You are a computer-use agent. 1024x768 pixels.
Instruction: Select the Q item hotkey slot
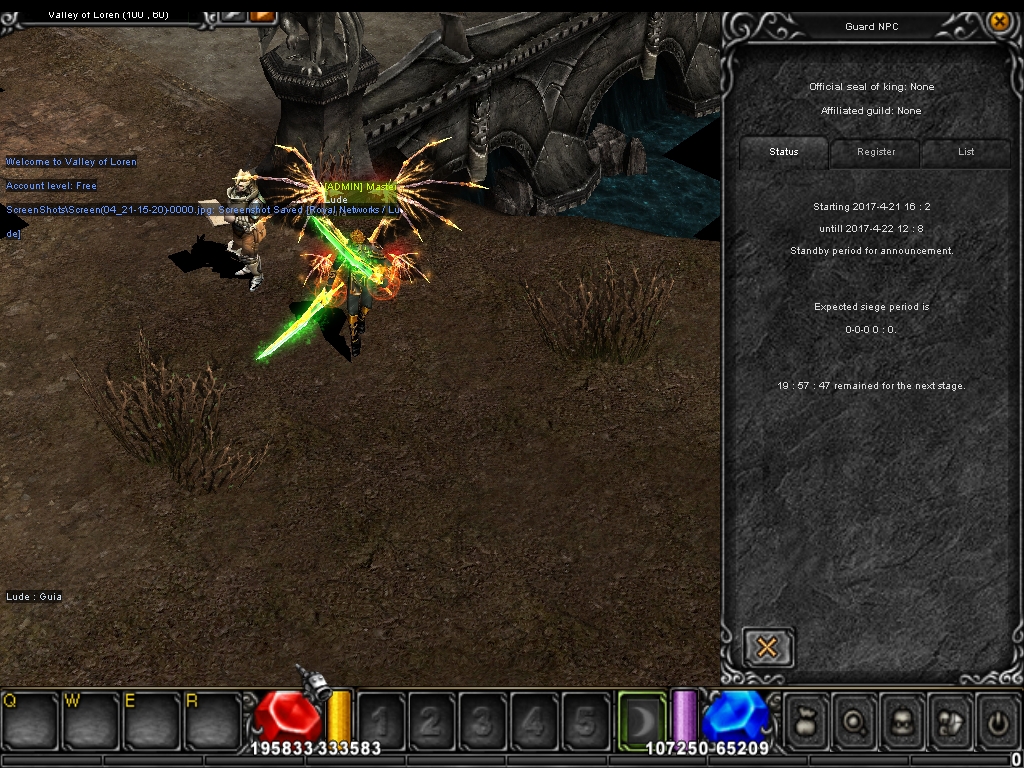(x=29, y=719)
